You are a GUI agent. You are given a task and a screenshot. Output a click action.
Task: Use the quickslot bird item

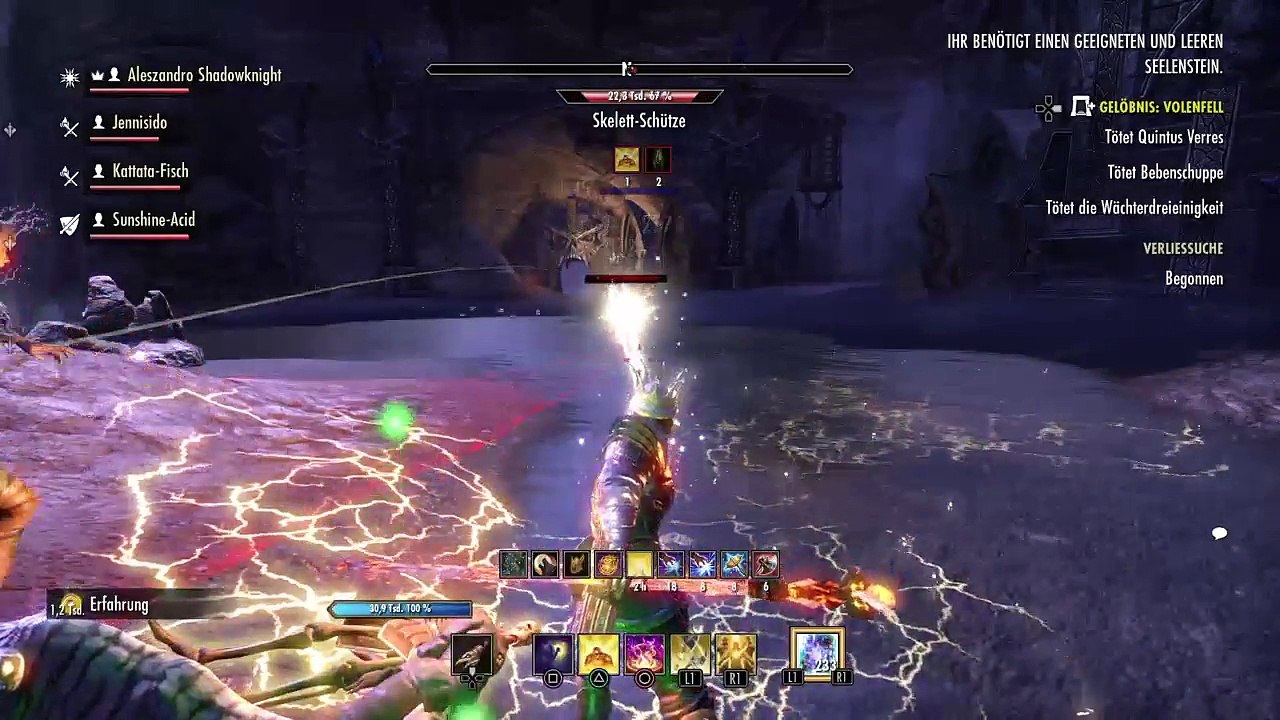tap(472, 653)
